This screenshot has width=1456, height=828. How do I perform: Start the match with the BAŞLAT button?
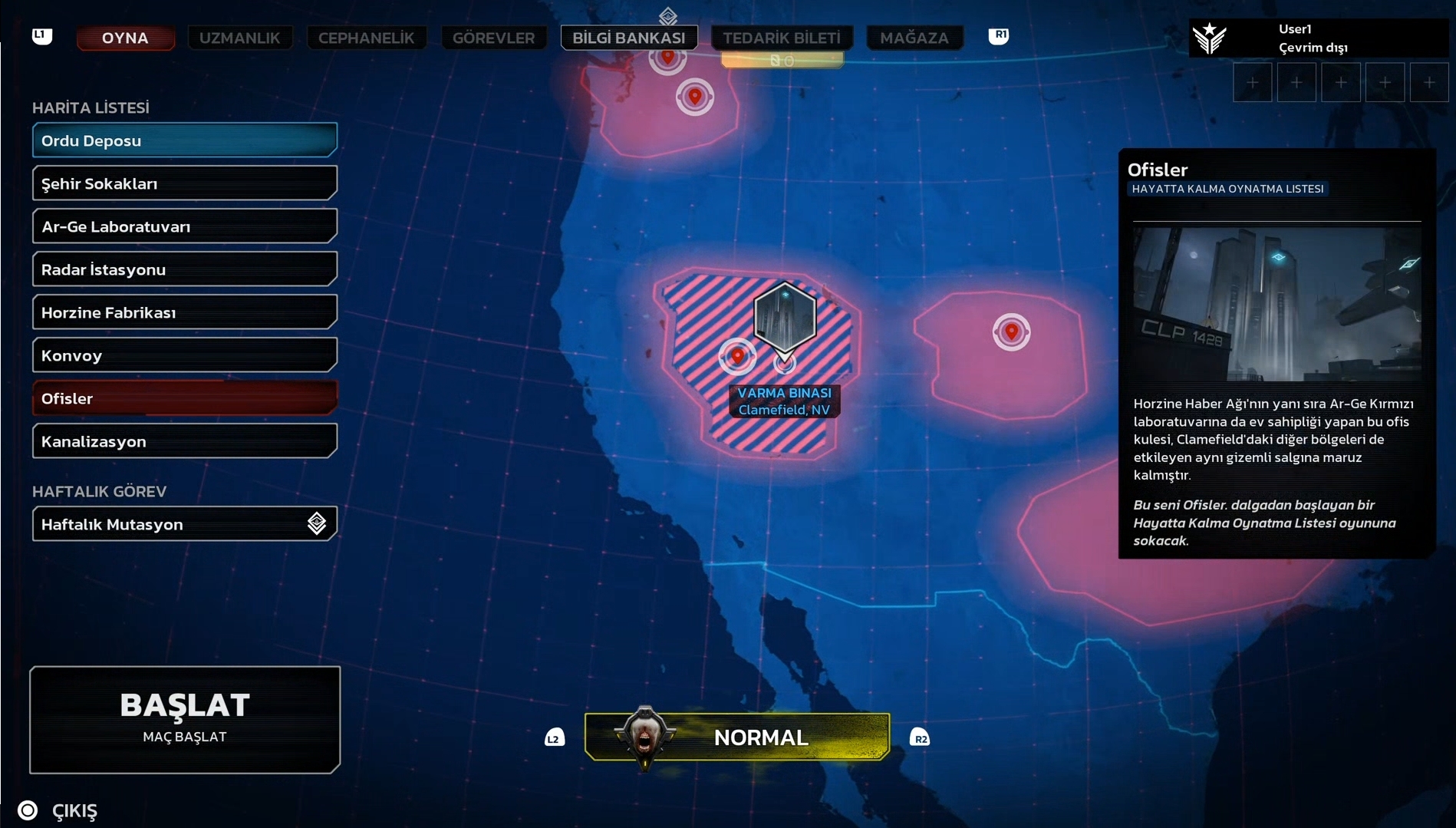pyautogui.click(x=185, y=719)
